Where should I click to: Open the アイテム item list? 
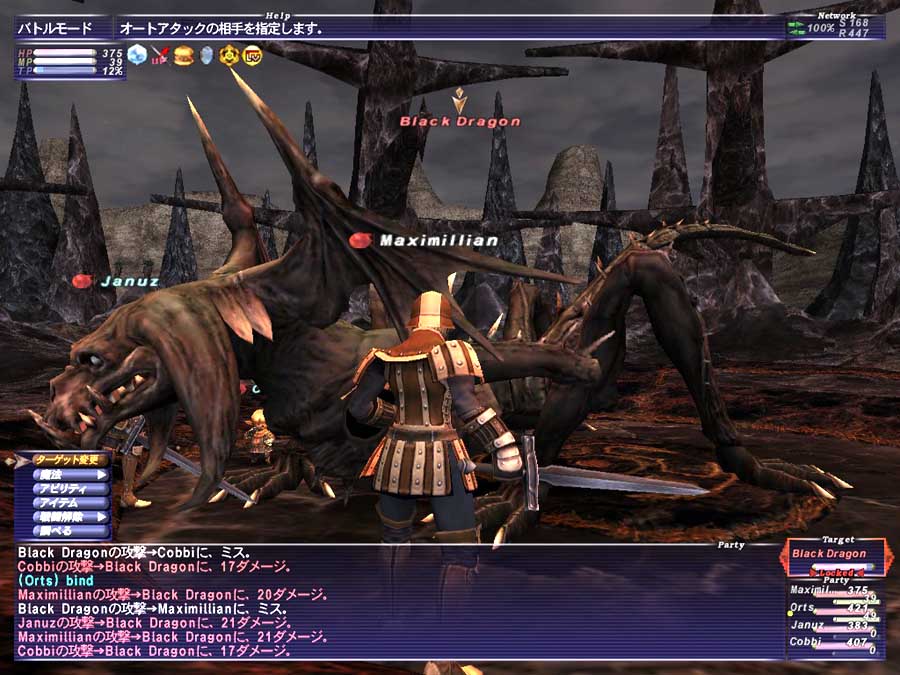coord(62,503)
